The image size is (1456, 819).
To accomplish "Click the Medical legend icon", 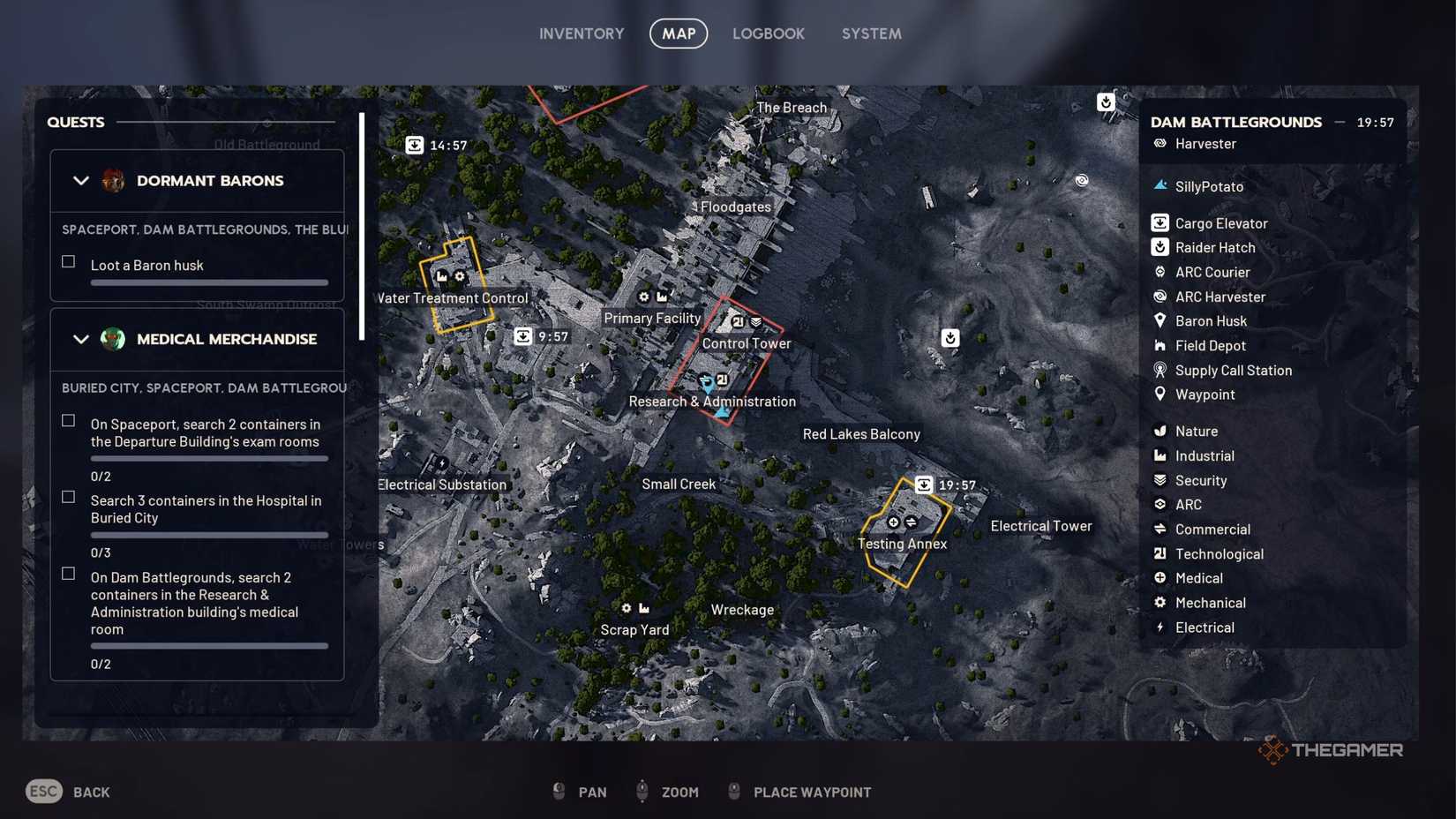I will tap(1159, 578).
